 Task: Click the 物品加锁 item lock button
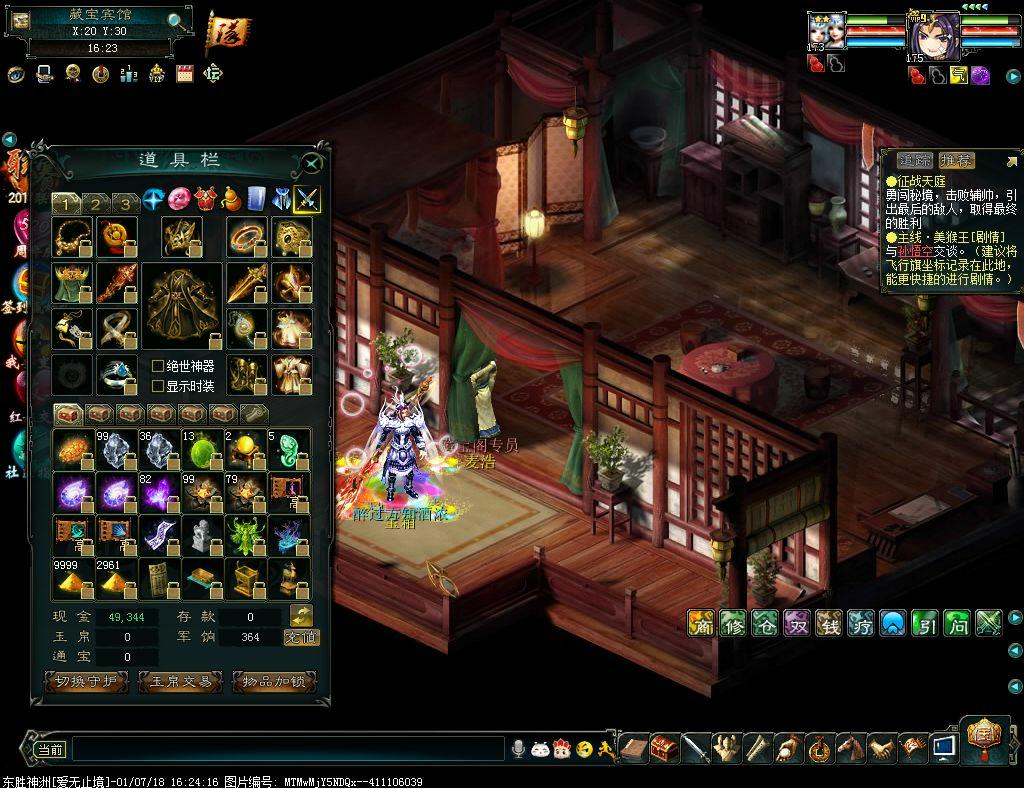274,682
